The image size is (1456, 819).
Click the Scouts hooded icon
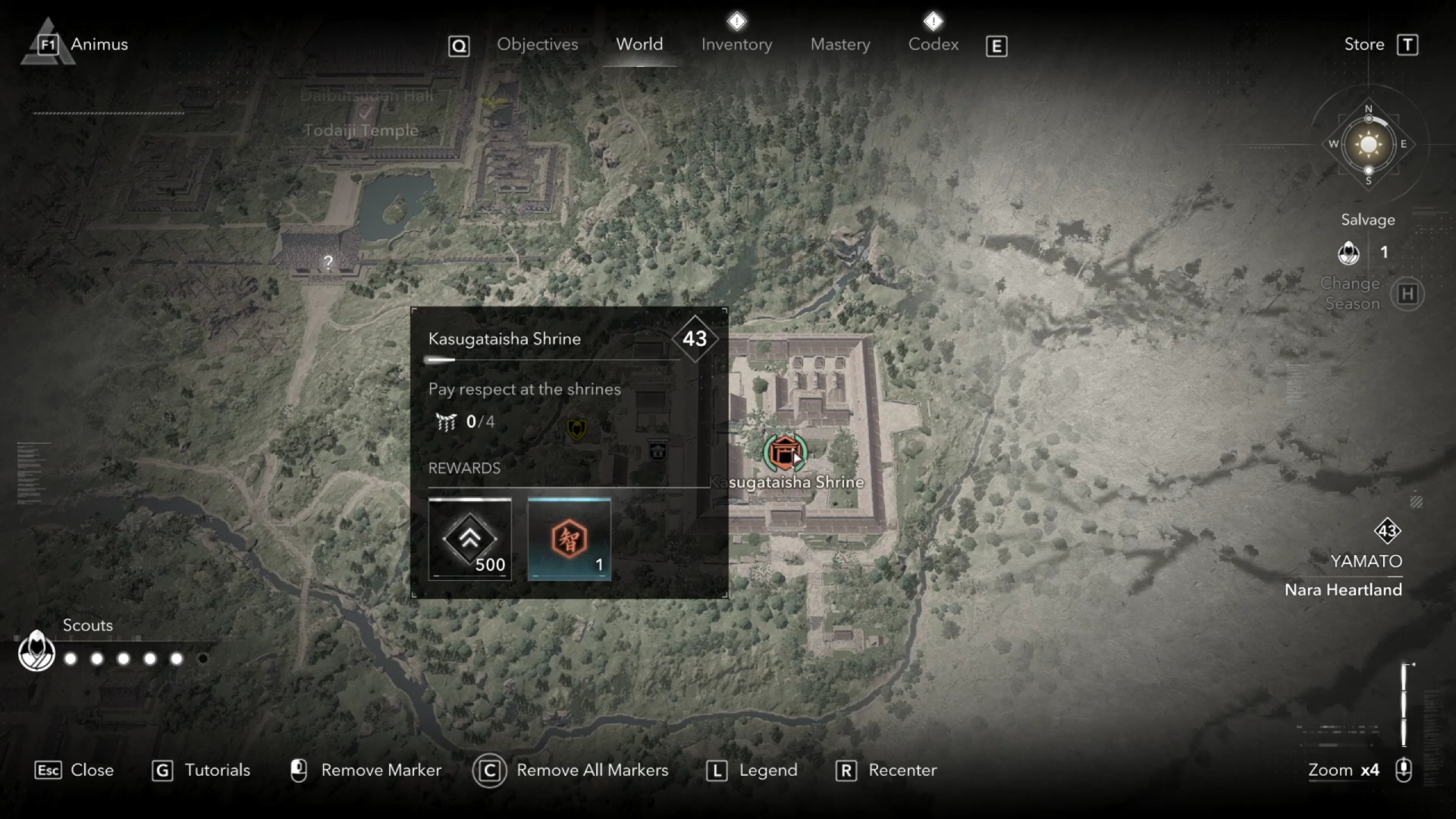(36, 651)
